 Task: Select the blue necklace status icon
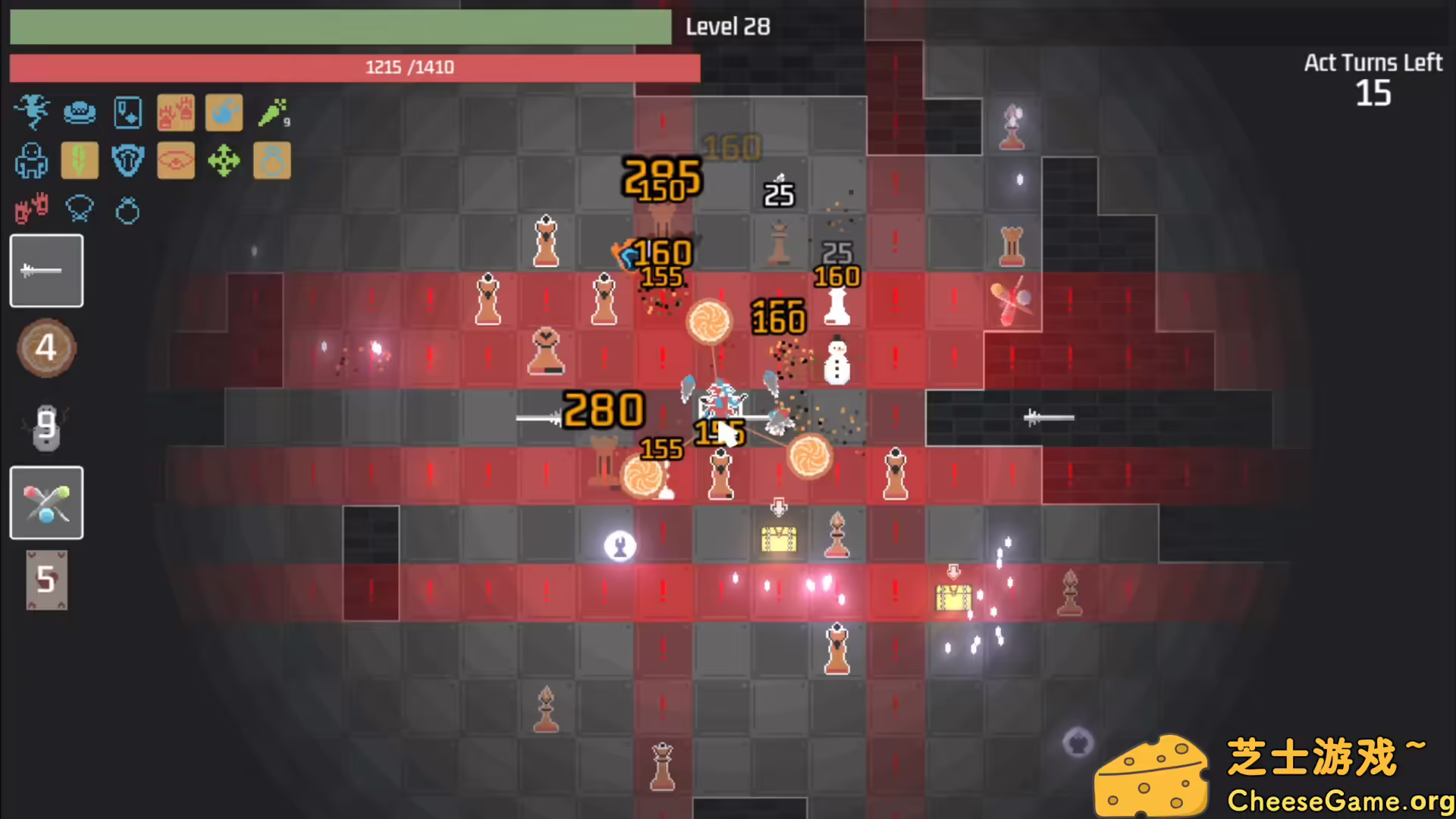(80, 210)
